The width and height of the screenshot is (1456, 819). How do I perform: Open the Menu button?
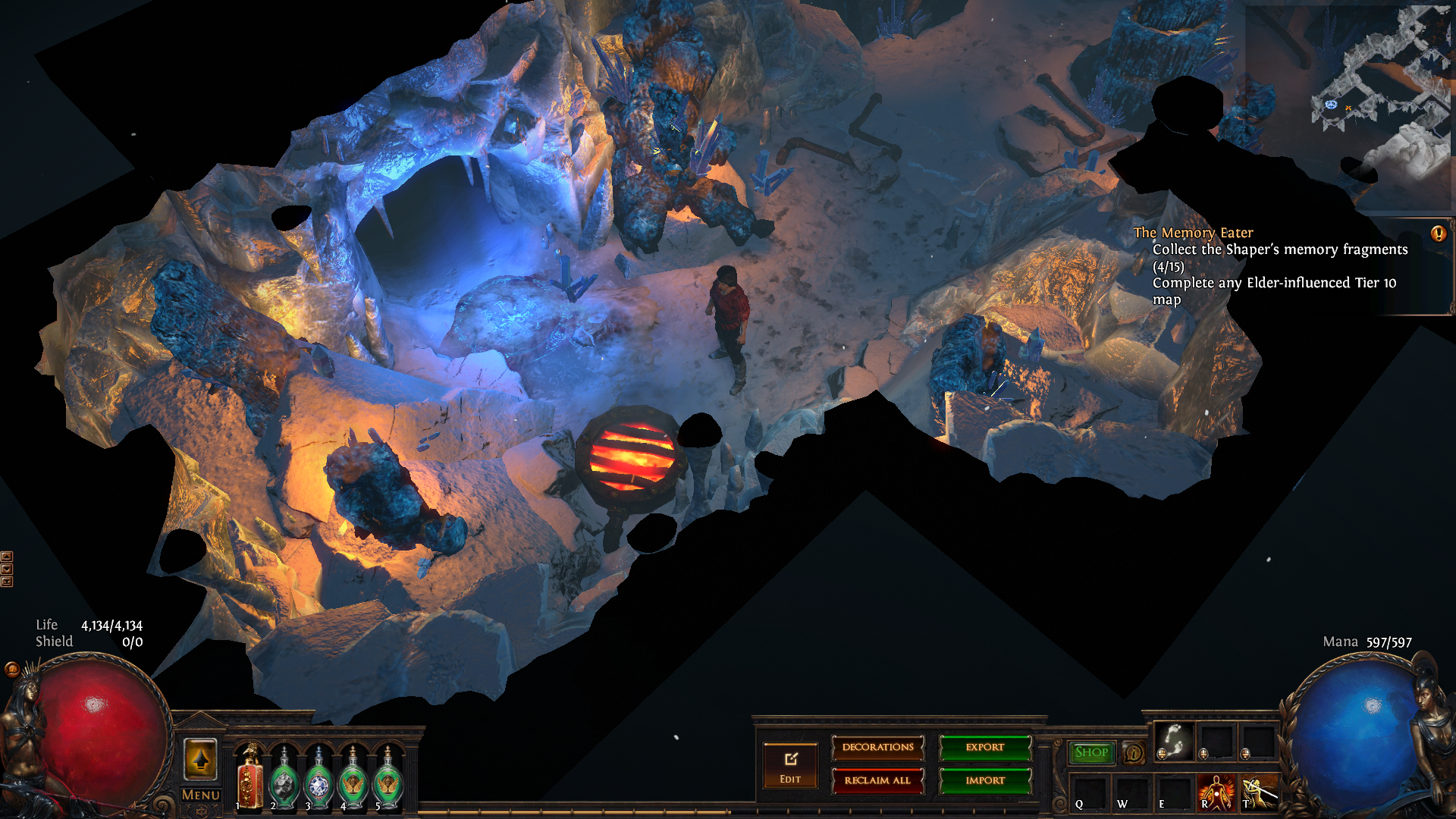pyautogui.click(x=201, y=795)
